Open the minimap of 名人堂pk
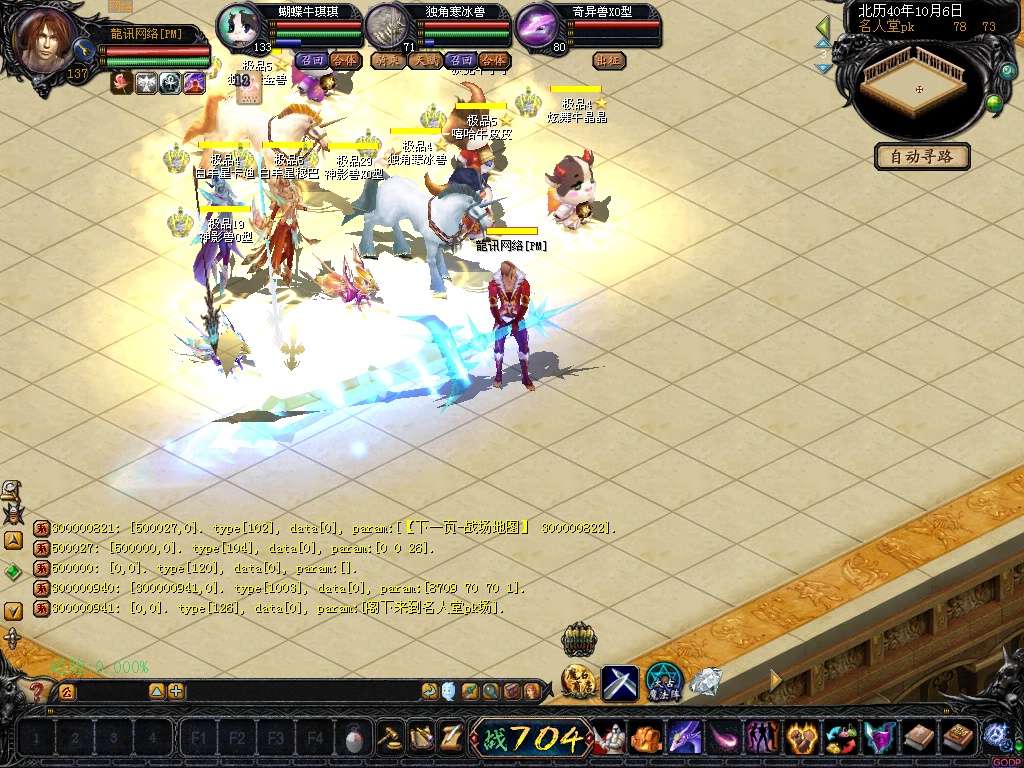Viewport: 1024px width, 768px height. (x=919, y=90)
